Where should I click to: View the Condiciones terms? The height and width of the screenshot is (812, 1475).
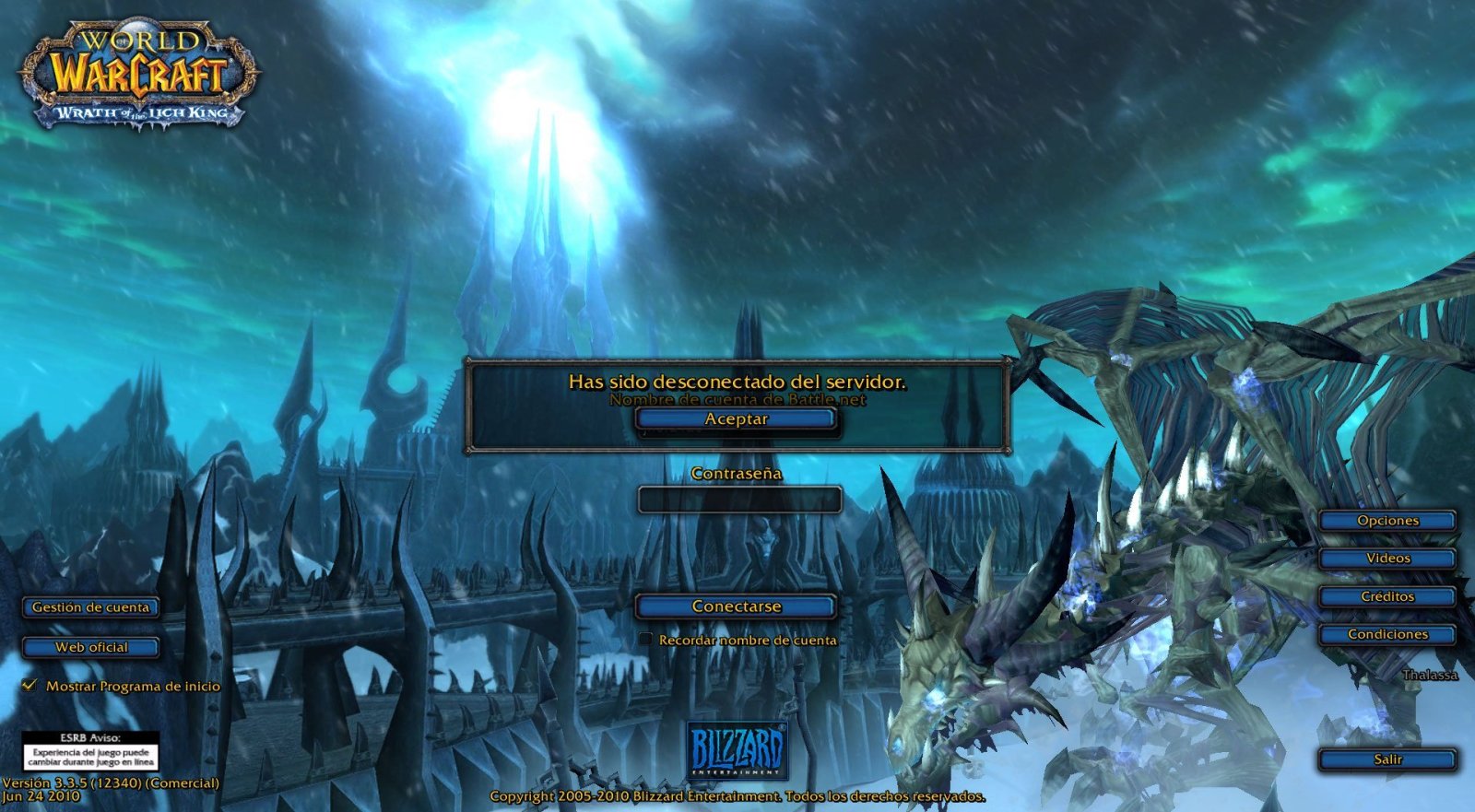click(1387, 634)
